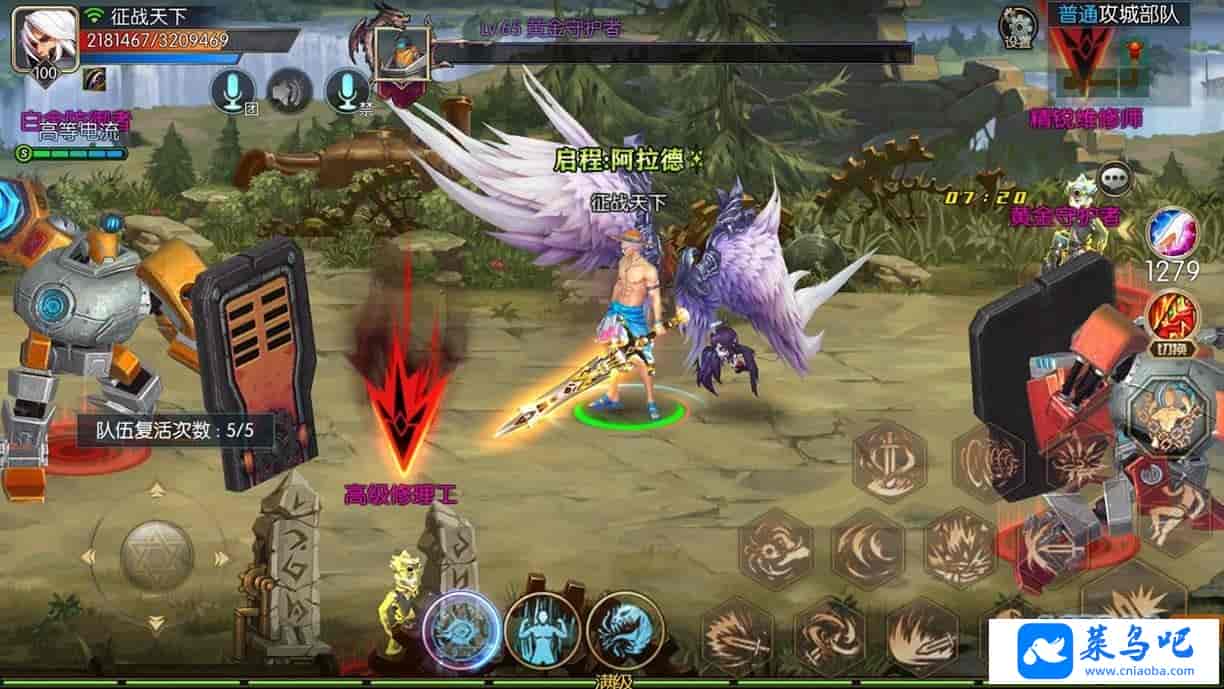Screen dimensions: 1224x689
Task: Activate the downward sword slam skill
Action: [x=889, y=461]
